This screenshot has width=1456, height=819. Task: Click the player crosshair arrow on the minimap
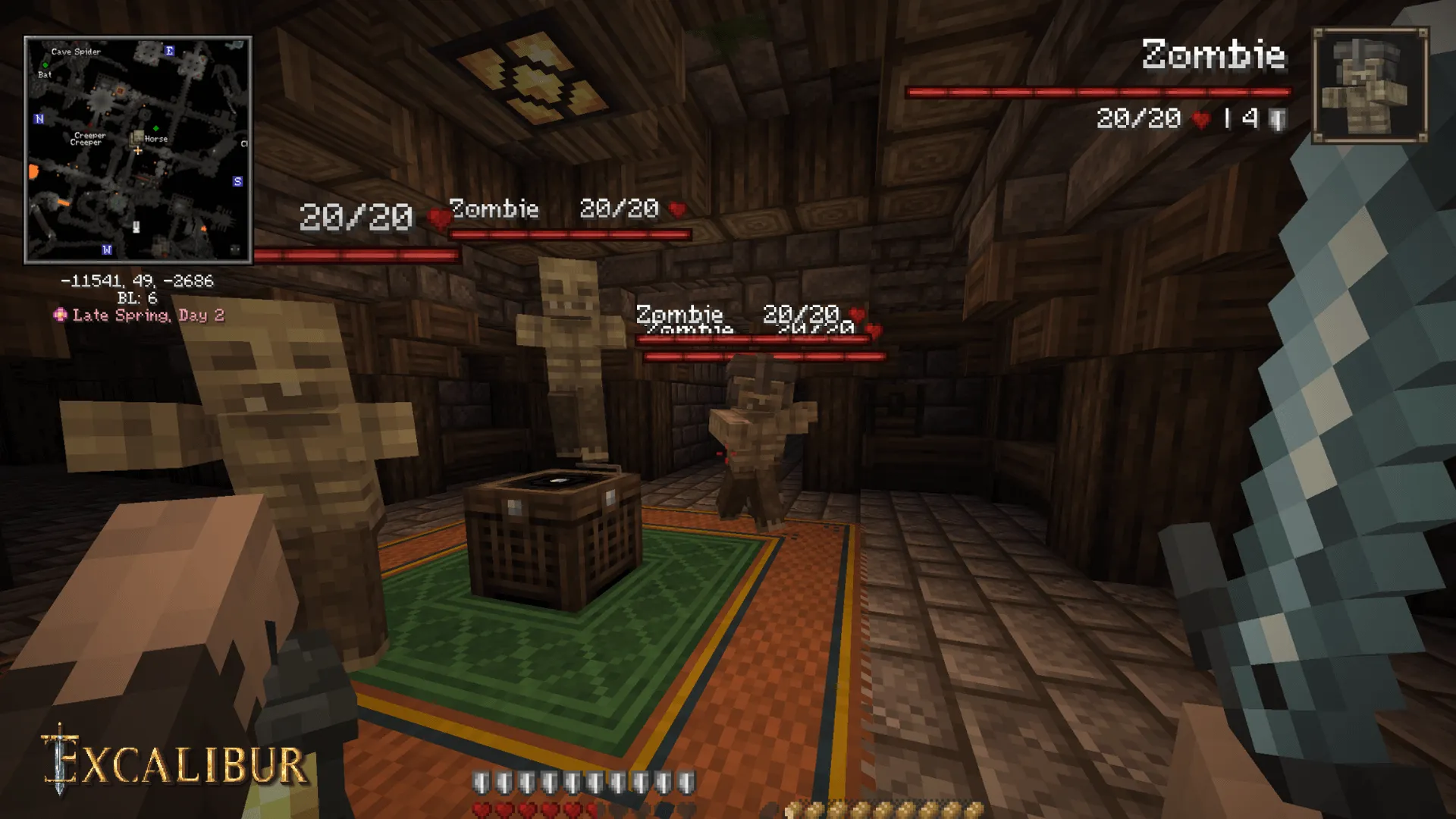pyautogui.click(x=137, y=150)
